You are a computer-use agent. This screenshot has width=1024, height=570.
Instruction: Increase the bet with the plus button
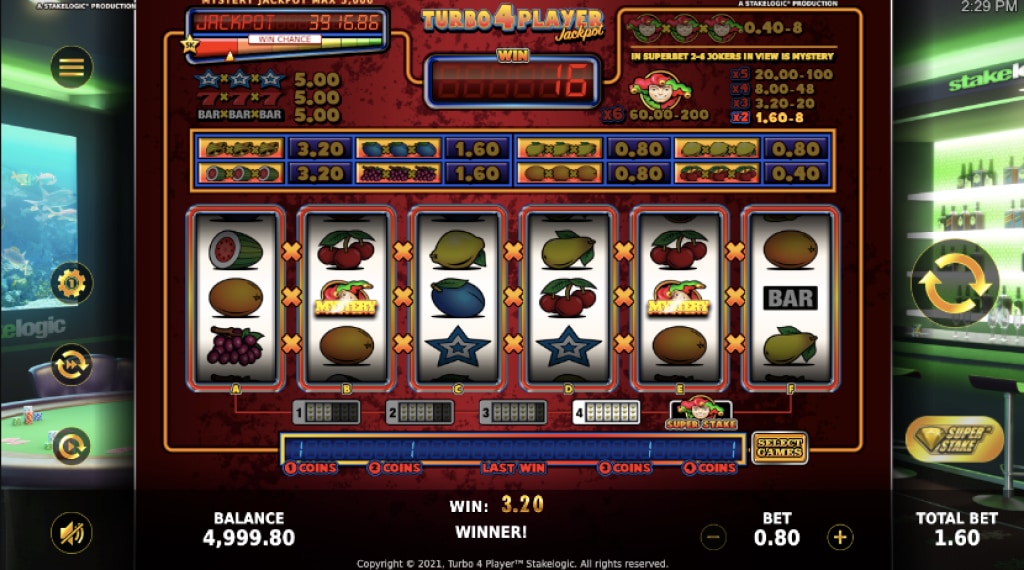pos(841,537)
